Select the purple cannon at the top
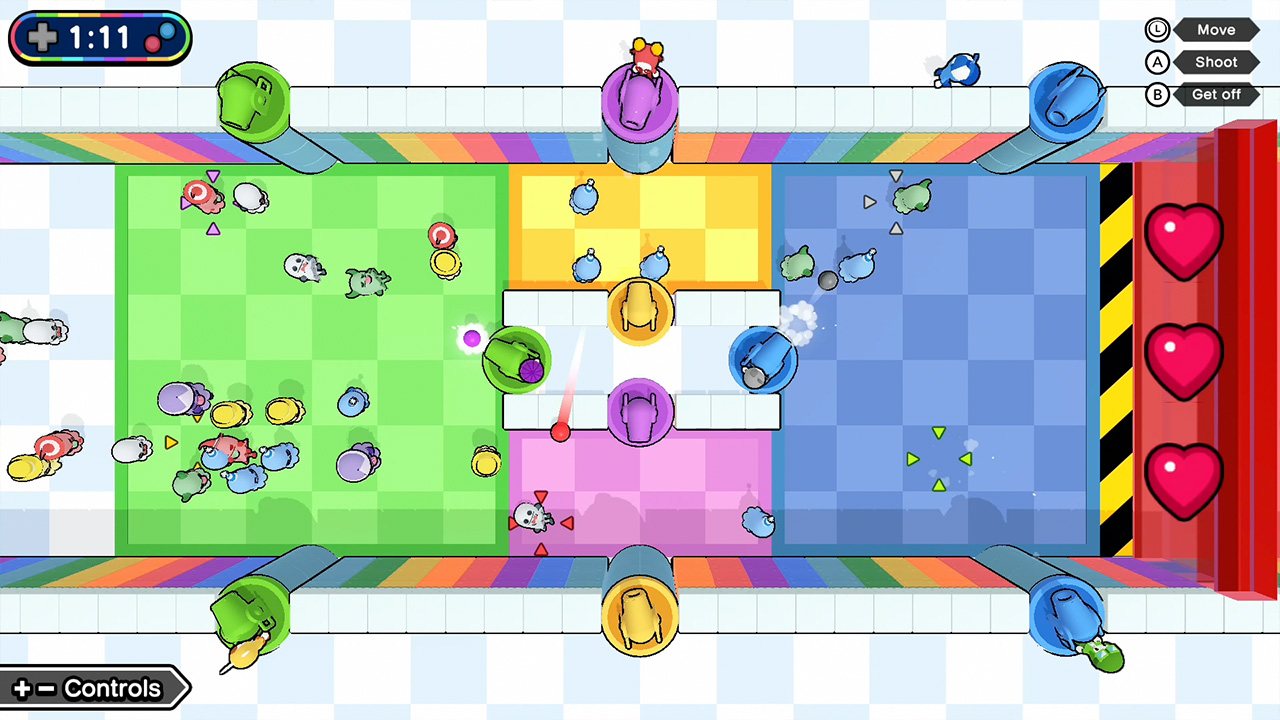This screenshot has height=720, width=1280. pyautogui.click(x=640, y=100)
